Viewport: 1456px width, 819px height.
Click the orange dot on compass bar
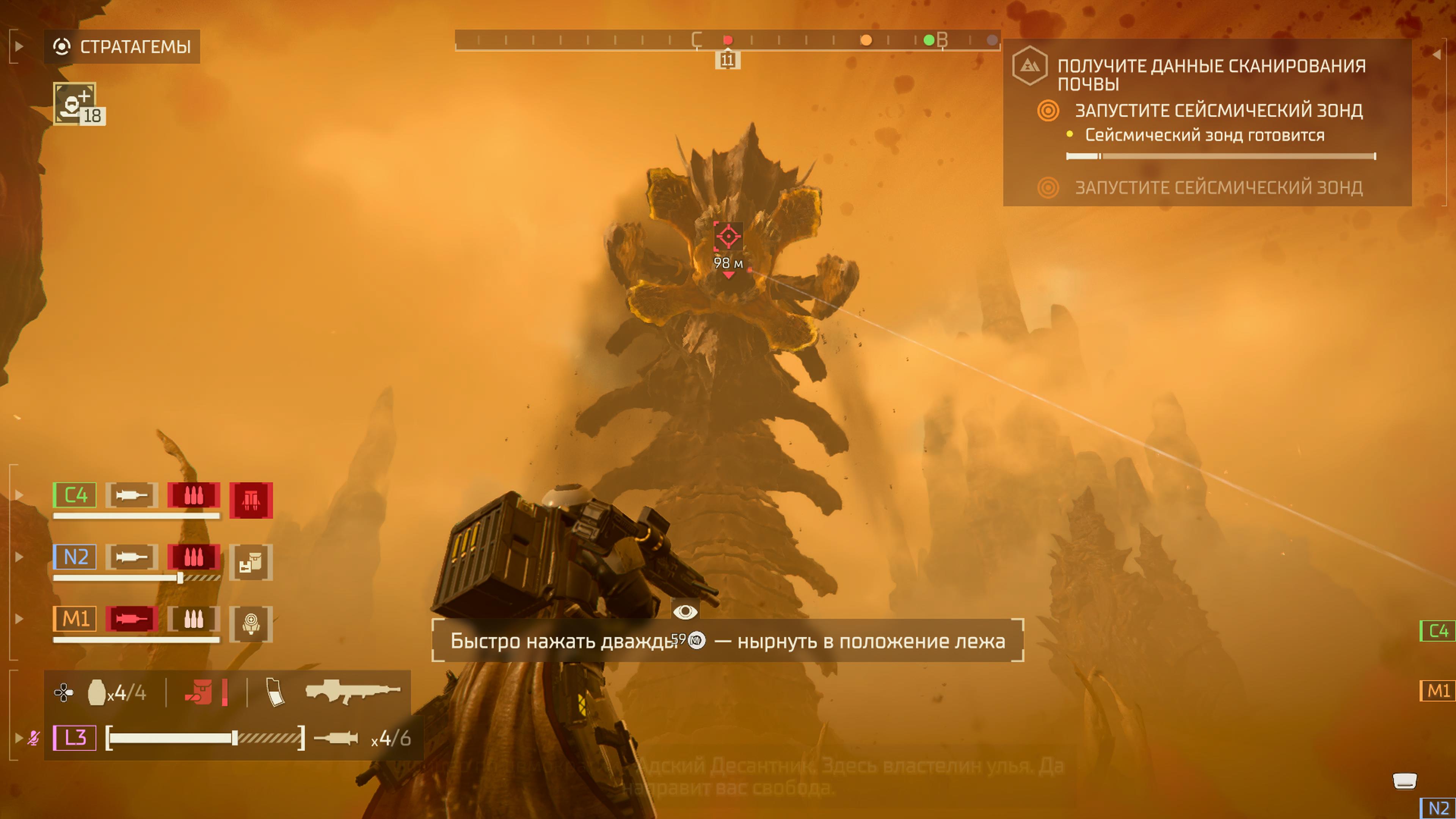(x=866, y=40)
